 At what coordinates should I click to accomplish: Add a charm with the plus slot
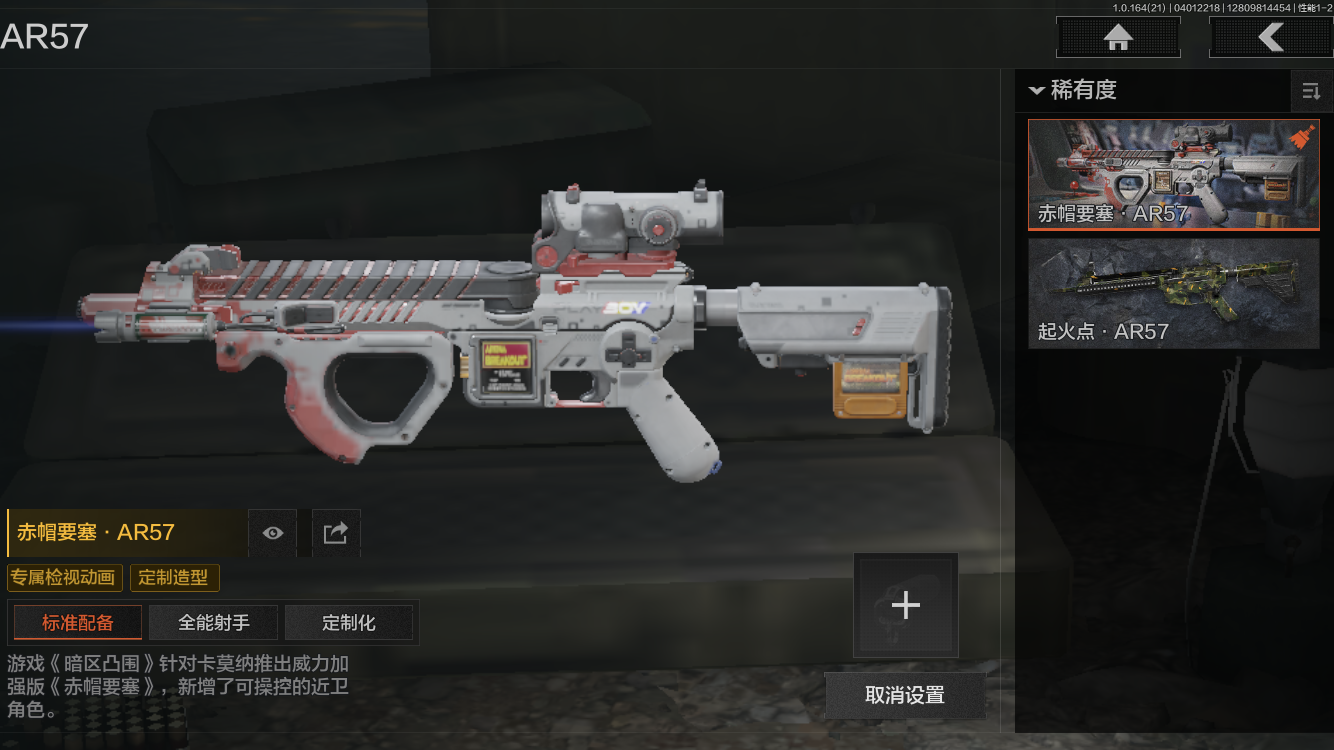coord(905,605)
